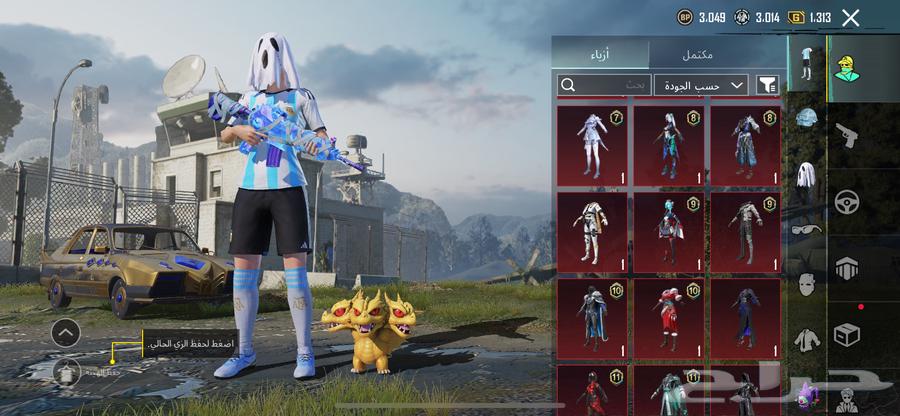Focus the outfit search field
900x416 pixels.
click(x=604, y=85)
